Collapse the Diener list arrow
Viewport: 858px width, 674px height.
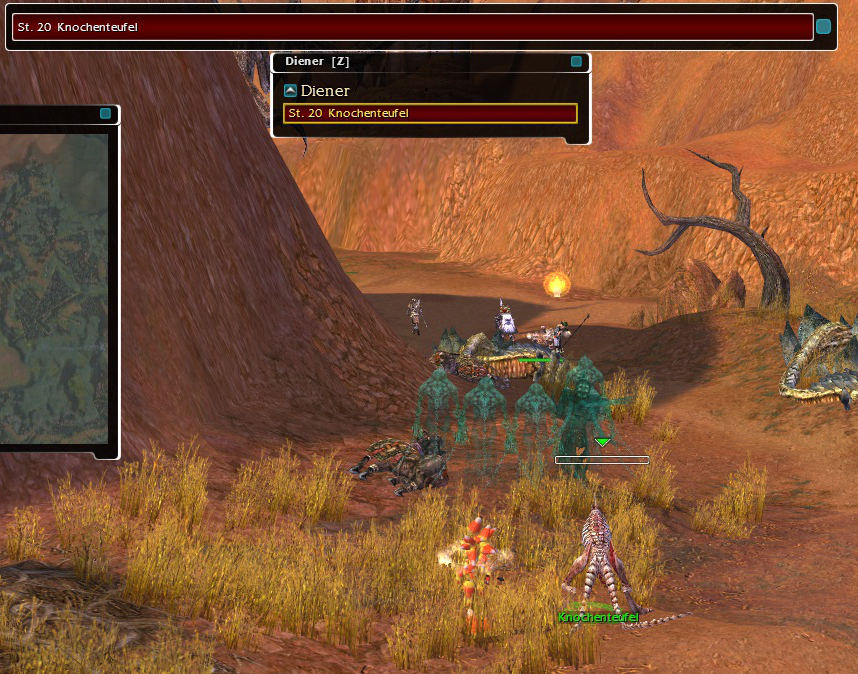[290, 91]
